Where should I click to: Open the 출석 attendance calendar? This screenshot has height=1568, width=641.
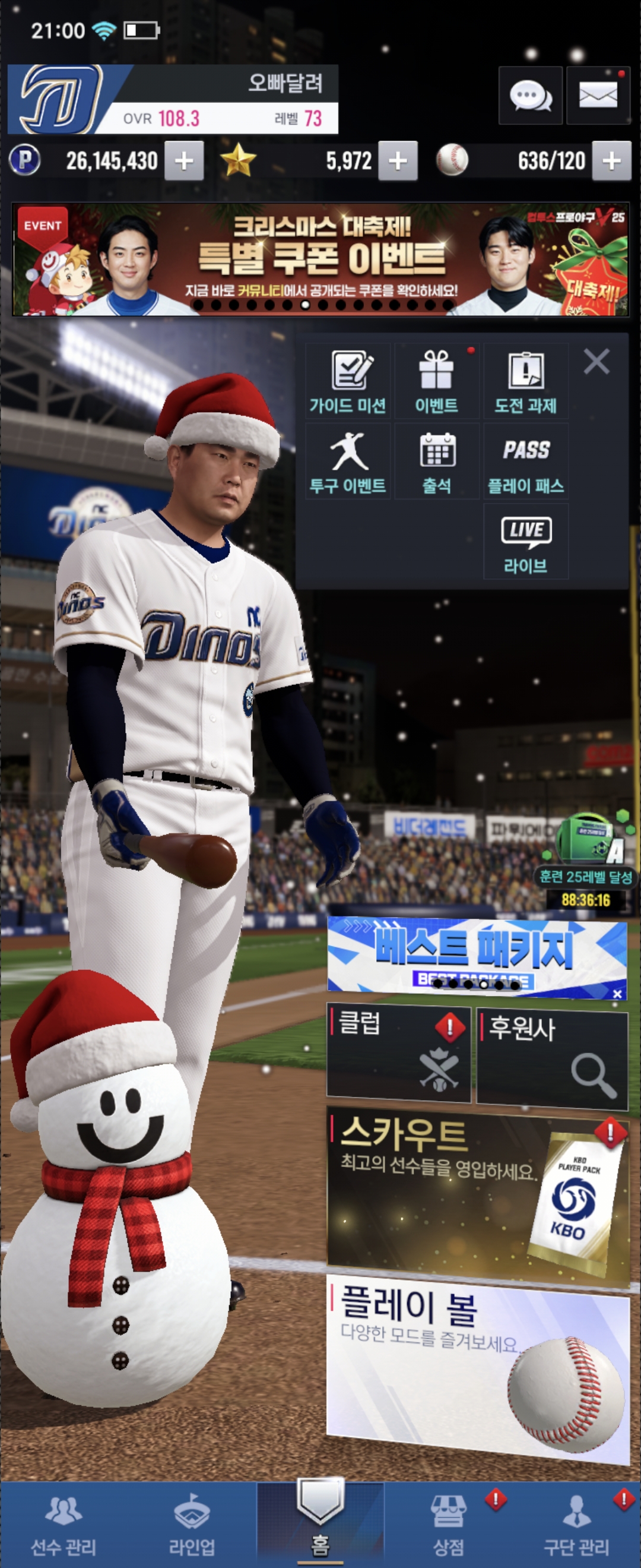click(x=436, y=462)
